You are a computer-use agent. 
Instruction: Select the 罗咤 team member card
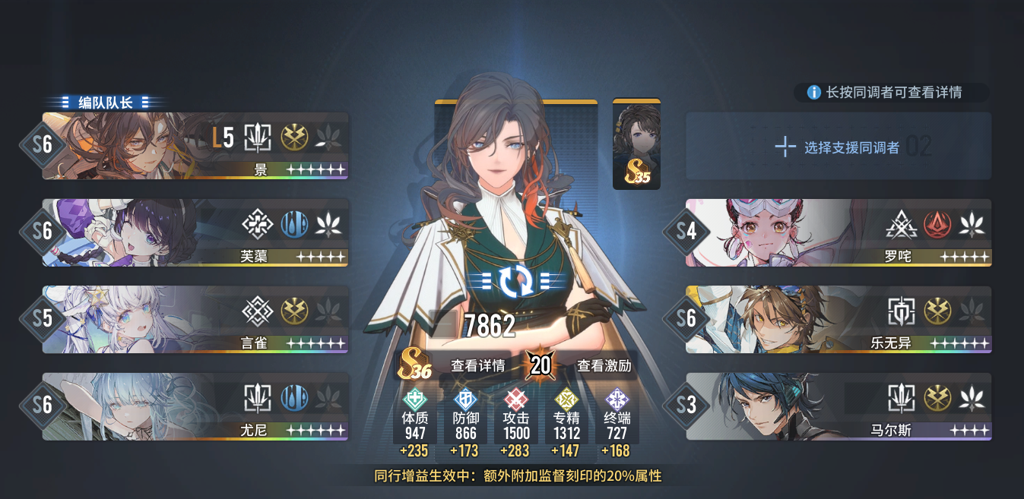(838, 233)
